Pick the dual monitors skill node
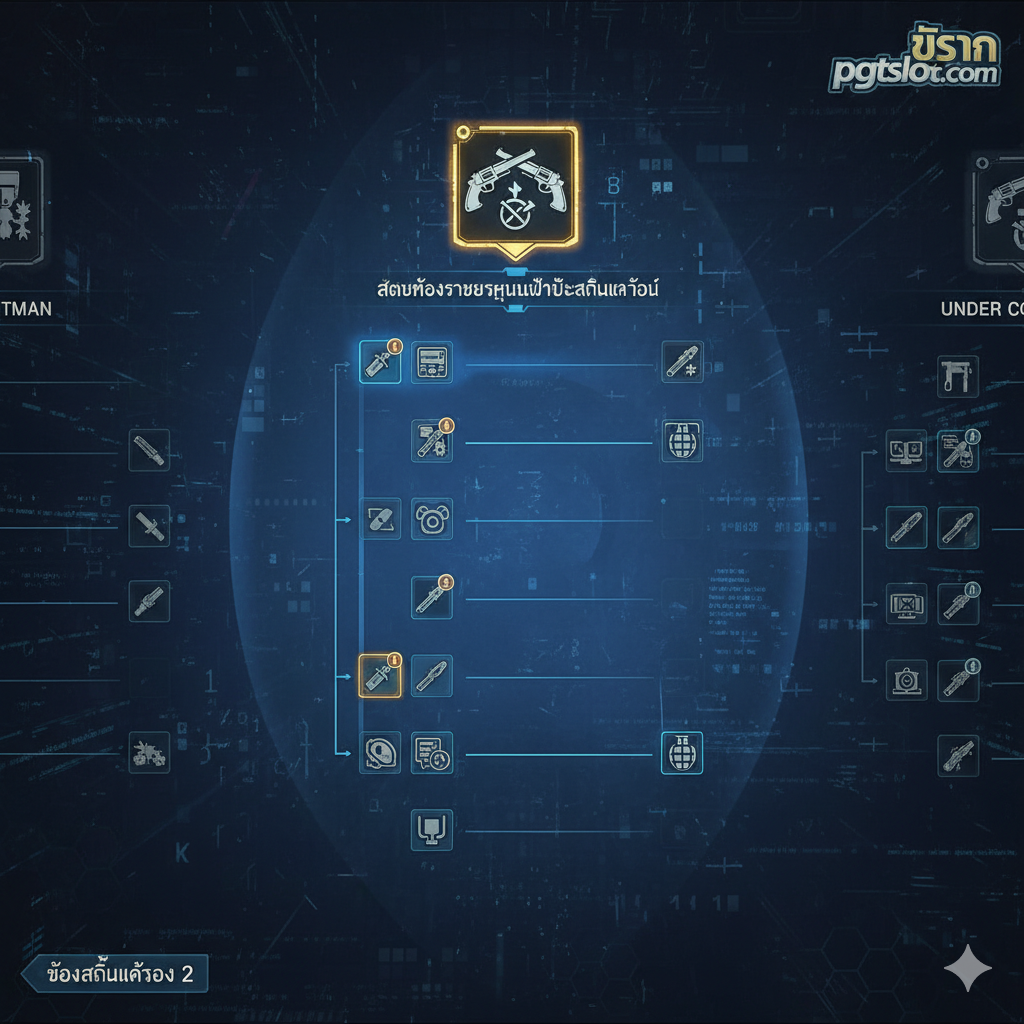Image resolution: width=1024 pixels, height=1024 pixels. click(906, 450)
